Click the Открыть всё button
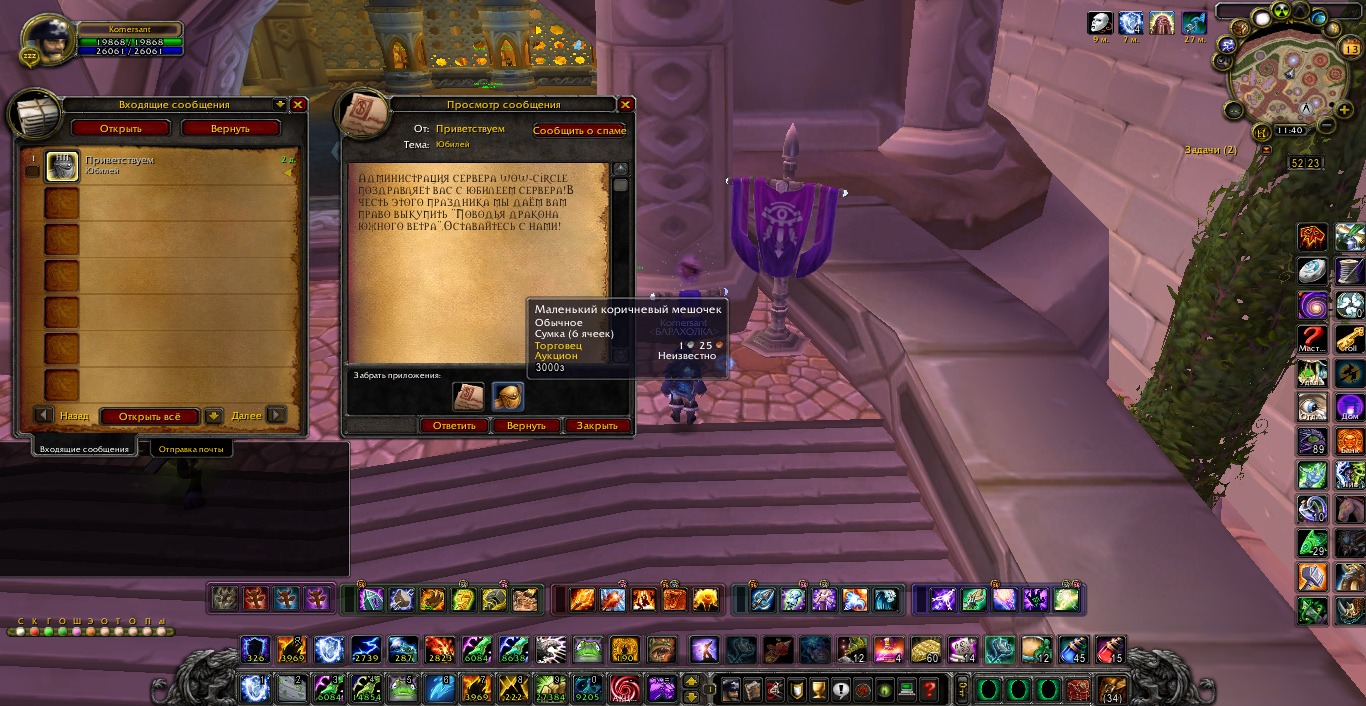Image resolution: width=1366 pixels, height=706 pixels. point(150,416)
